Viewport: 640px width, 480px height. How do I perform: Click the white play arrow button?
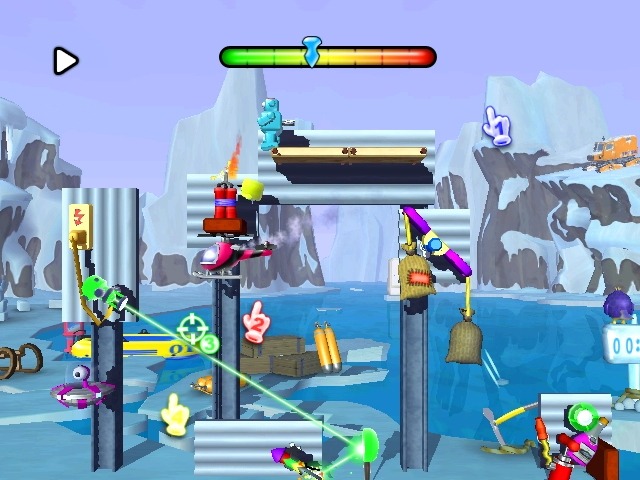click(x=65, y=62)
